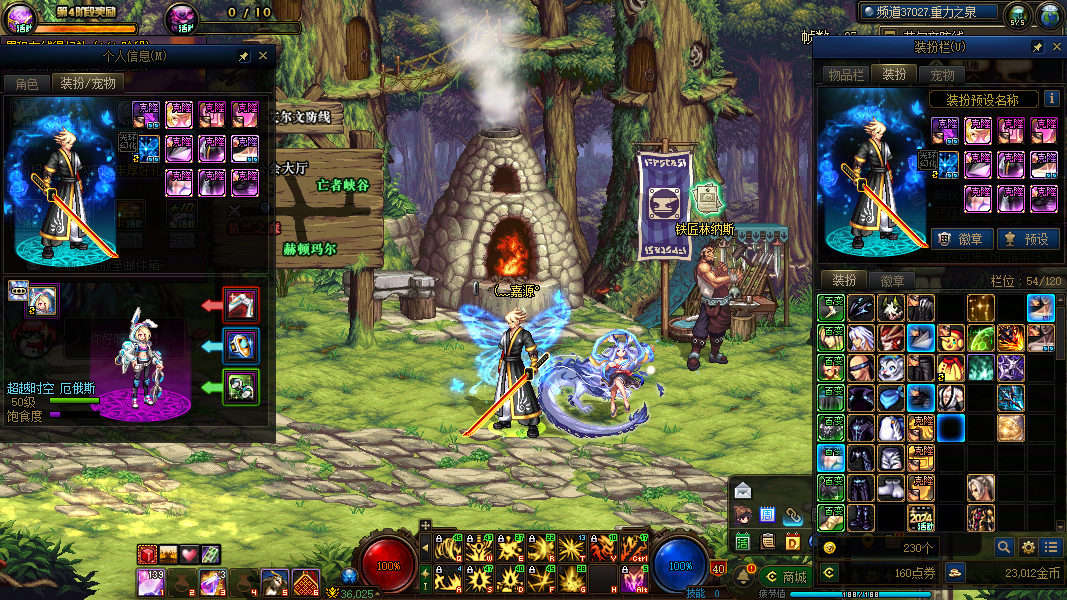Open the 物品栏 items tab
Viewport: 1067px width, 600px height.
(845, 75)
